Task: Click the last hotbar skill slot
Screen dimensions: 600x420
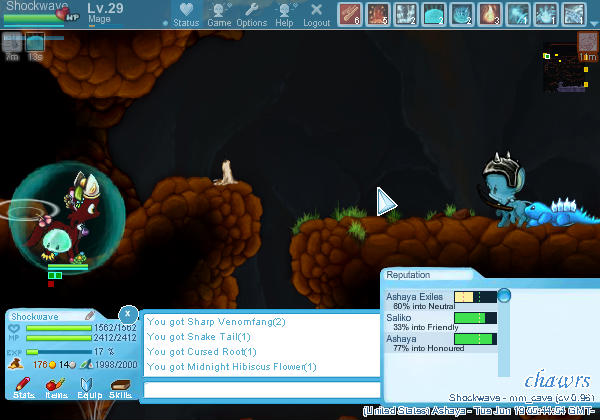Action: (x=574, y=14)
